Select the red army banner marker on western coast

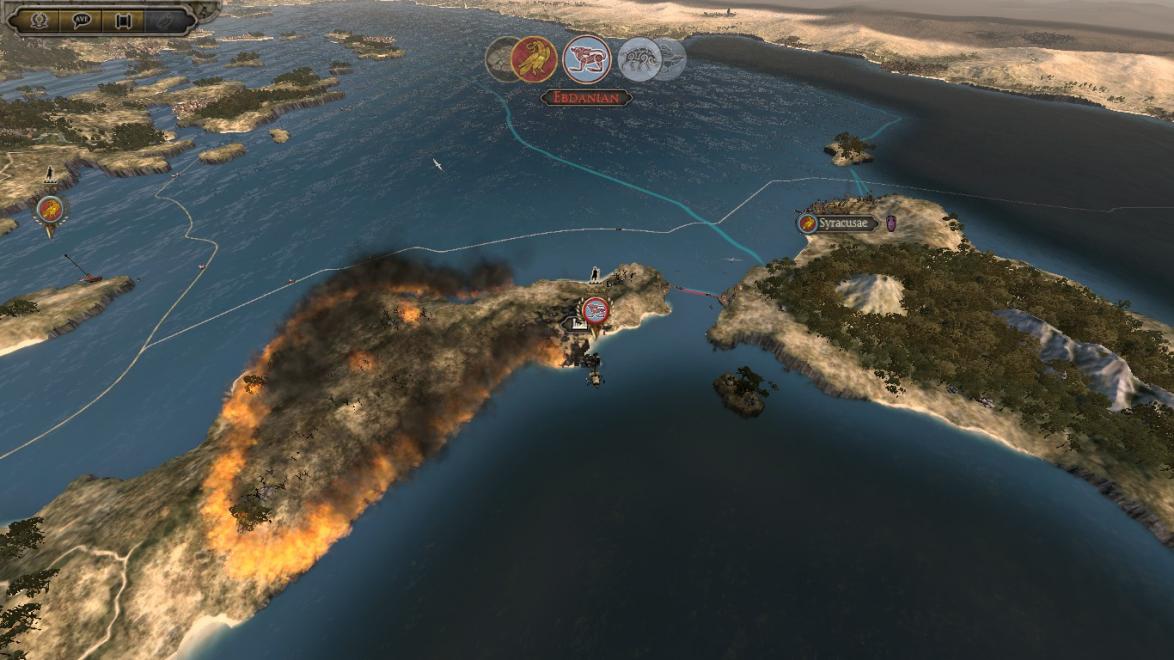coord(49,210)
